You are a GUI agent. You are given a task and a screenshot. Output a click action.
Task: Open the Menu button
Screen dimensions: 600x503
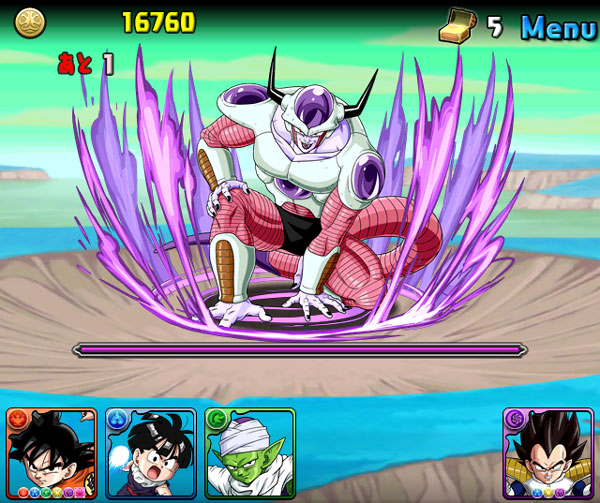pos(558,27)
